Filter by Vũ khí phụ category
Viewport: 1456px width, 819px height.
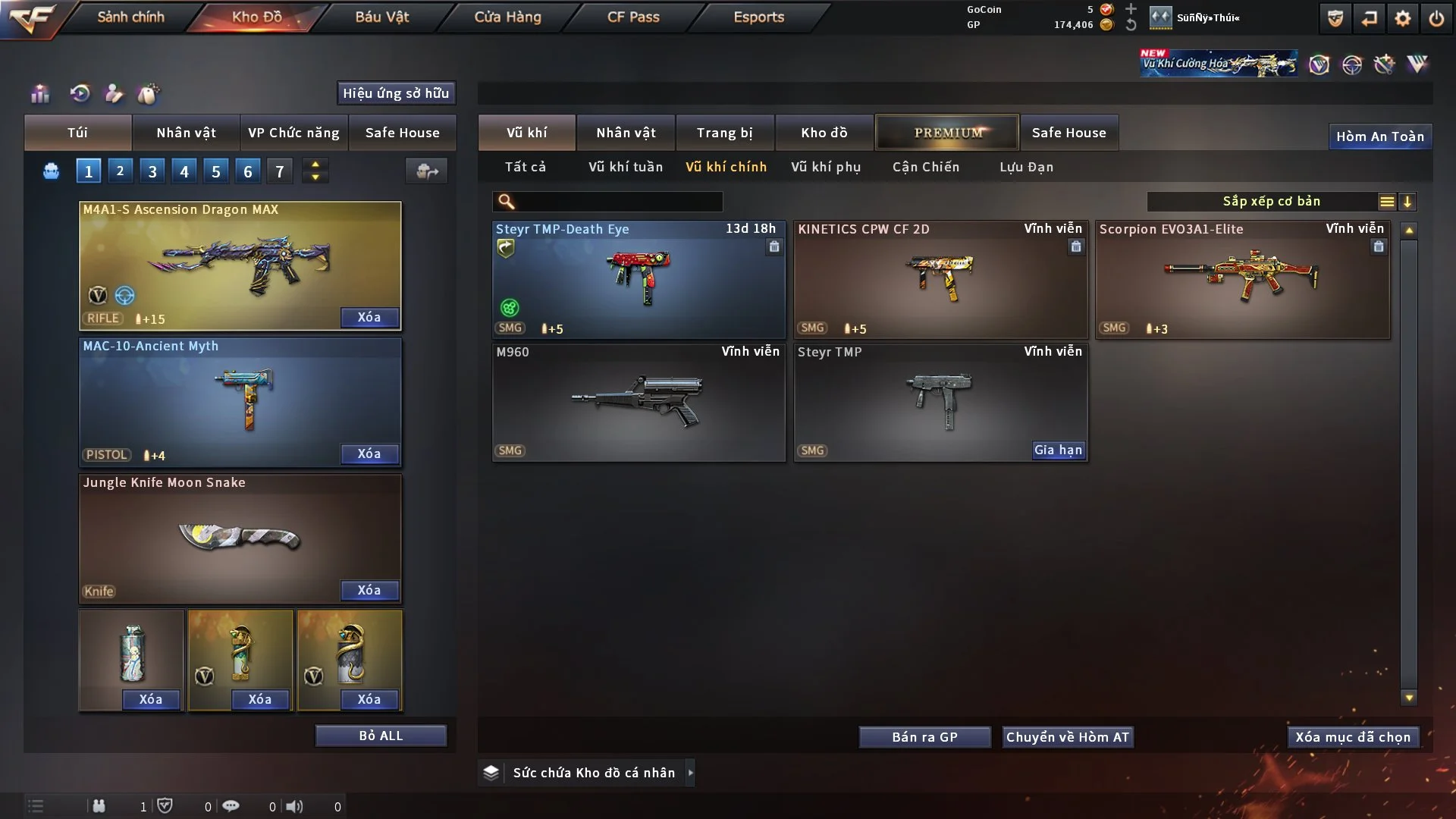(826, 167)
